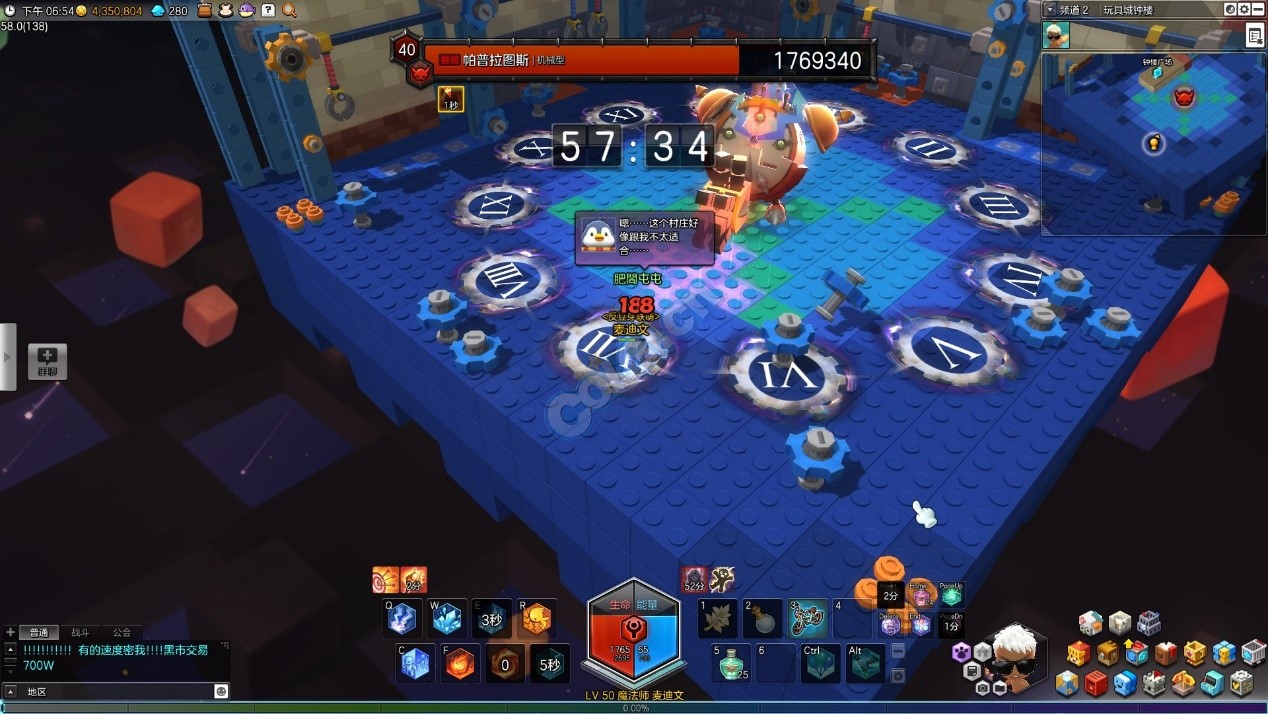Activate the Q lightning skill

click(x=402, y=619)
